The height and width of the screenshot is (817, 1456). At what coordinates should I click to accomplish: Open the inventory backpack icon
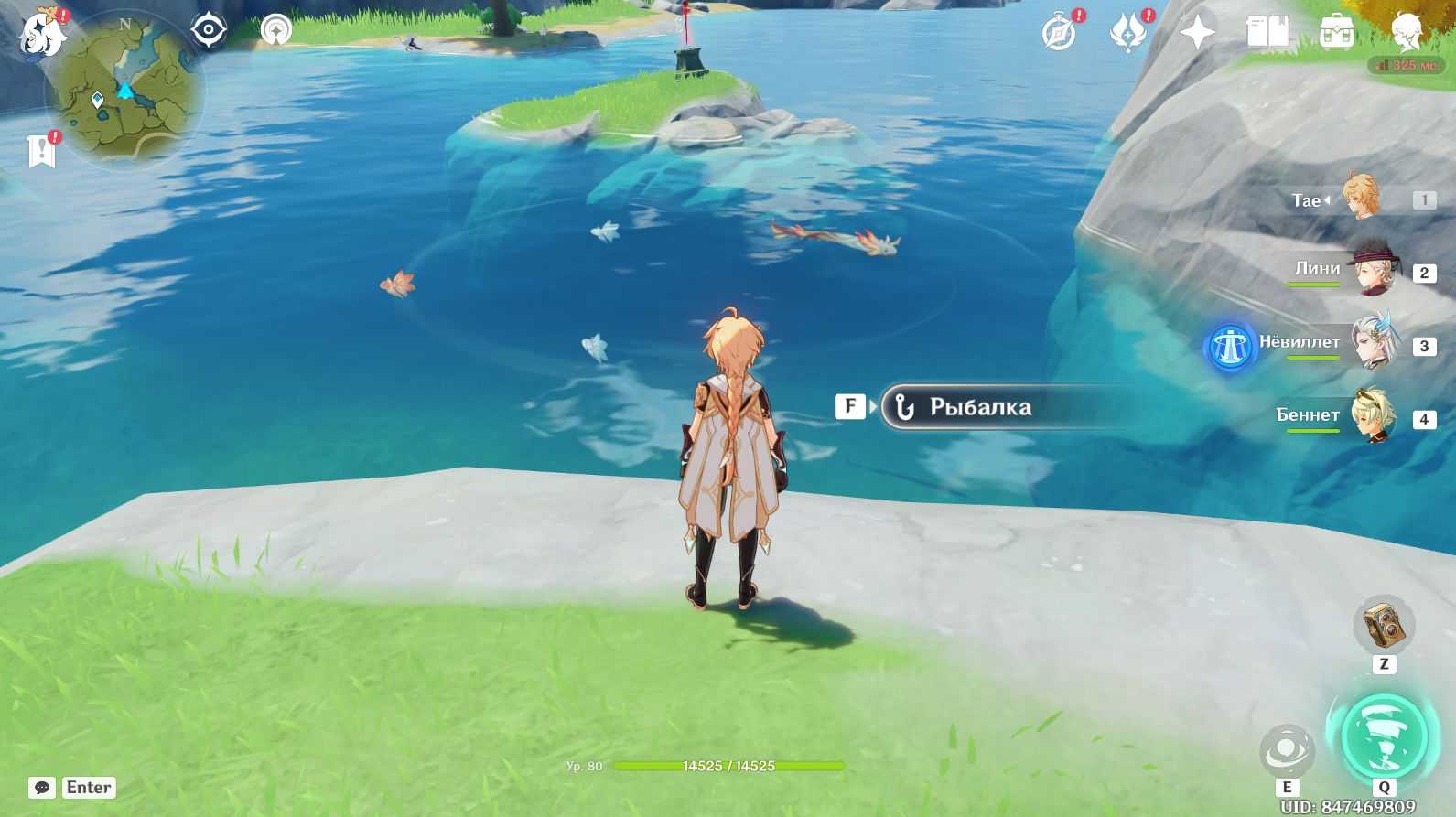pos(1337,34)
